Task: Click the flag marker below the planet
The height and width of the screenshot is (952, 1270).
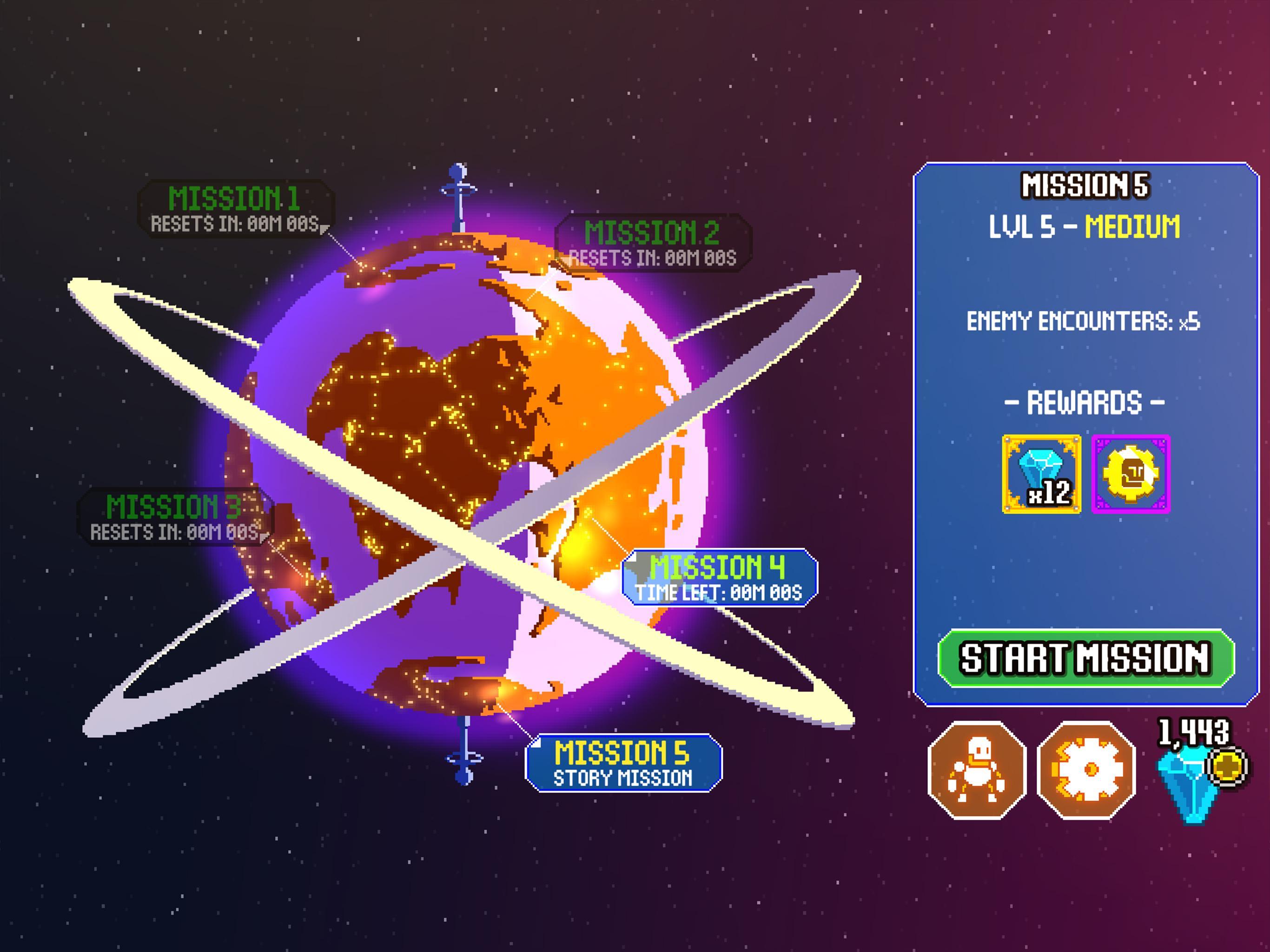Action: pyautogui.click(x=467, y=757)
